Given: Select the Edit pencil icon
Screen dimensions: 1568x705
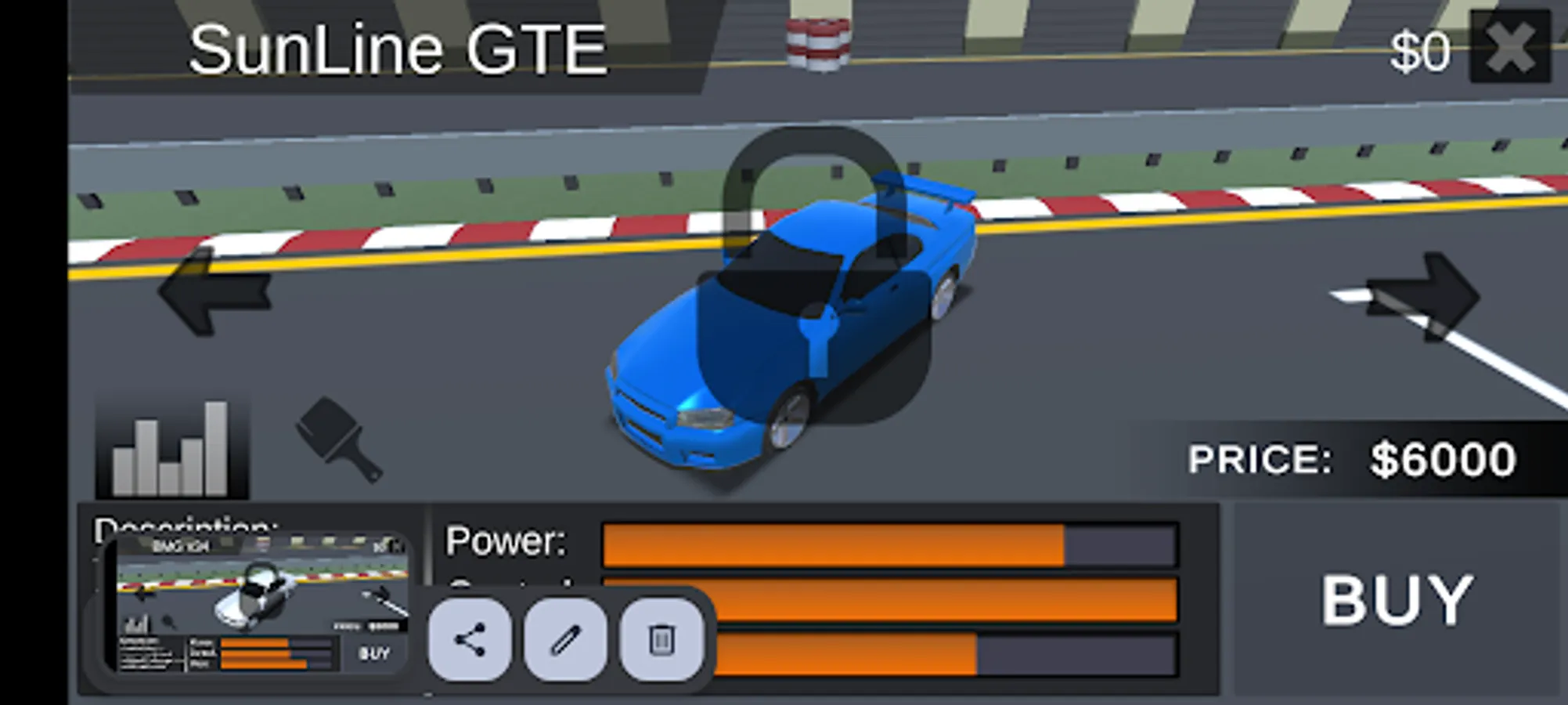Looking at the screenshot, I should (567, 641).
